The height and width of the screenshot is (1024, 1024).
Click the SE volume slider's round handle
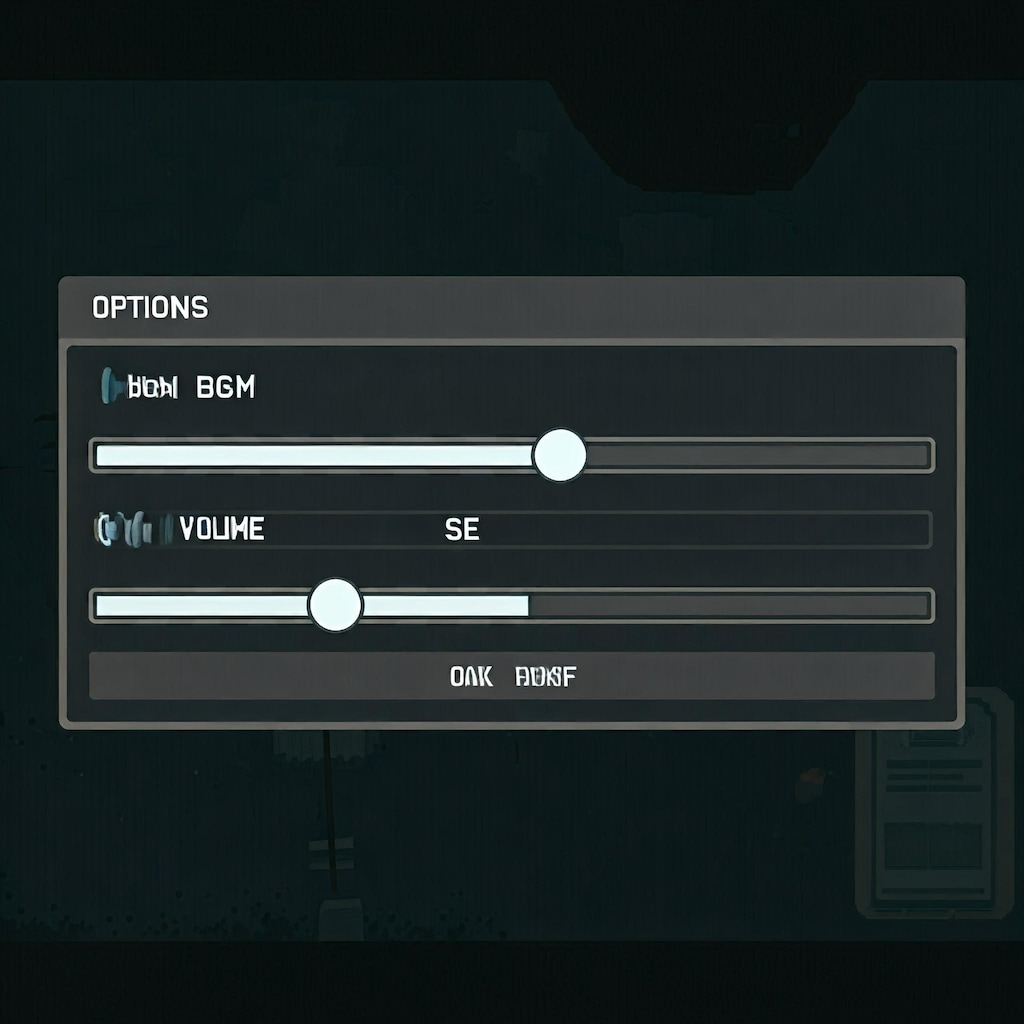[334, 605]
